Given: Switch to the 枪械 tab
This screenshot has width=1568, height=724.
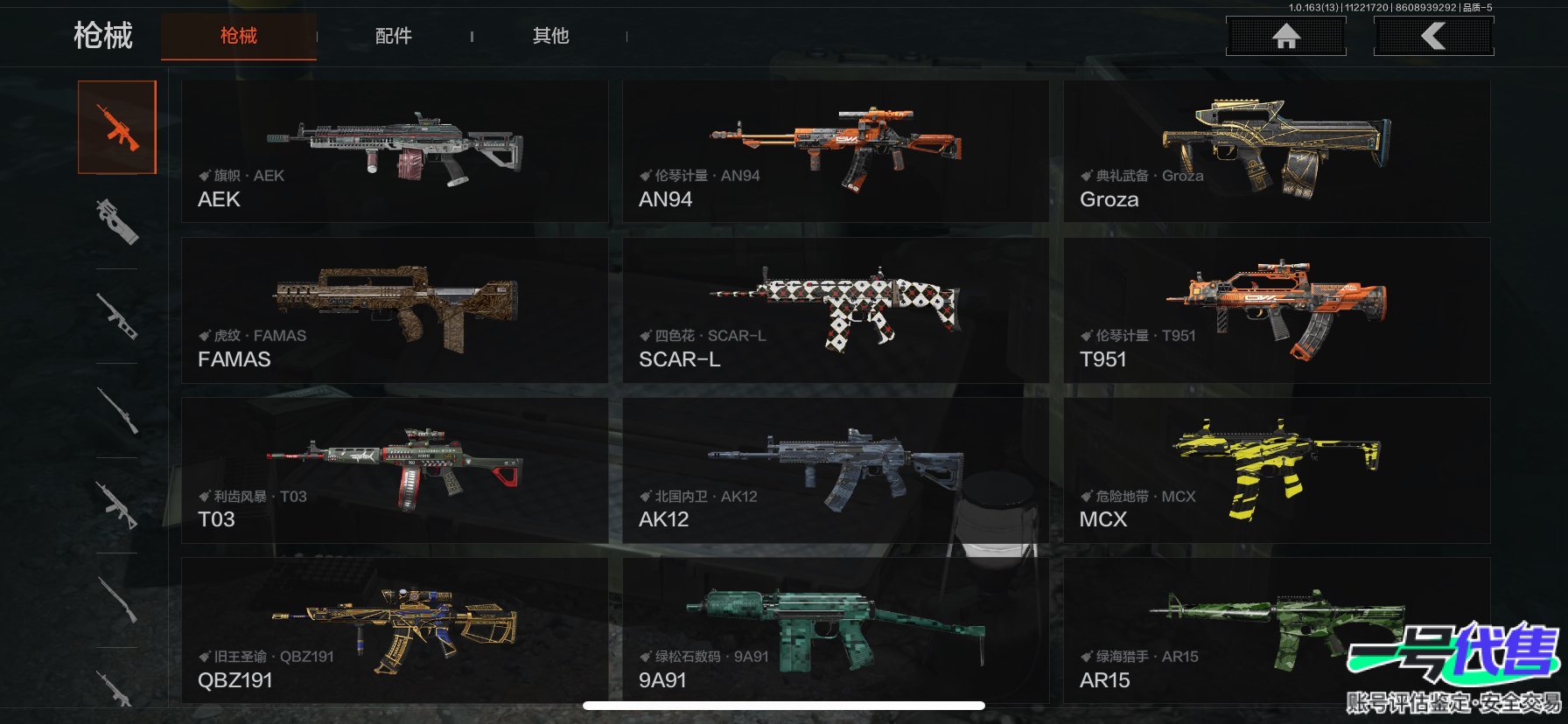Looking at the screenshot, I should point(238,36).
